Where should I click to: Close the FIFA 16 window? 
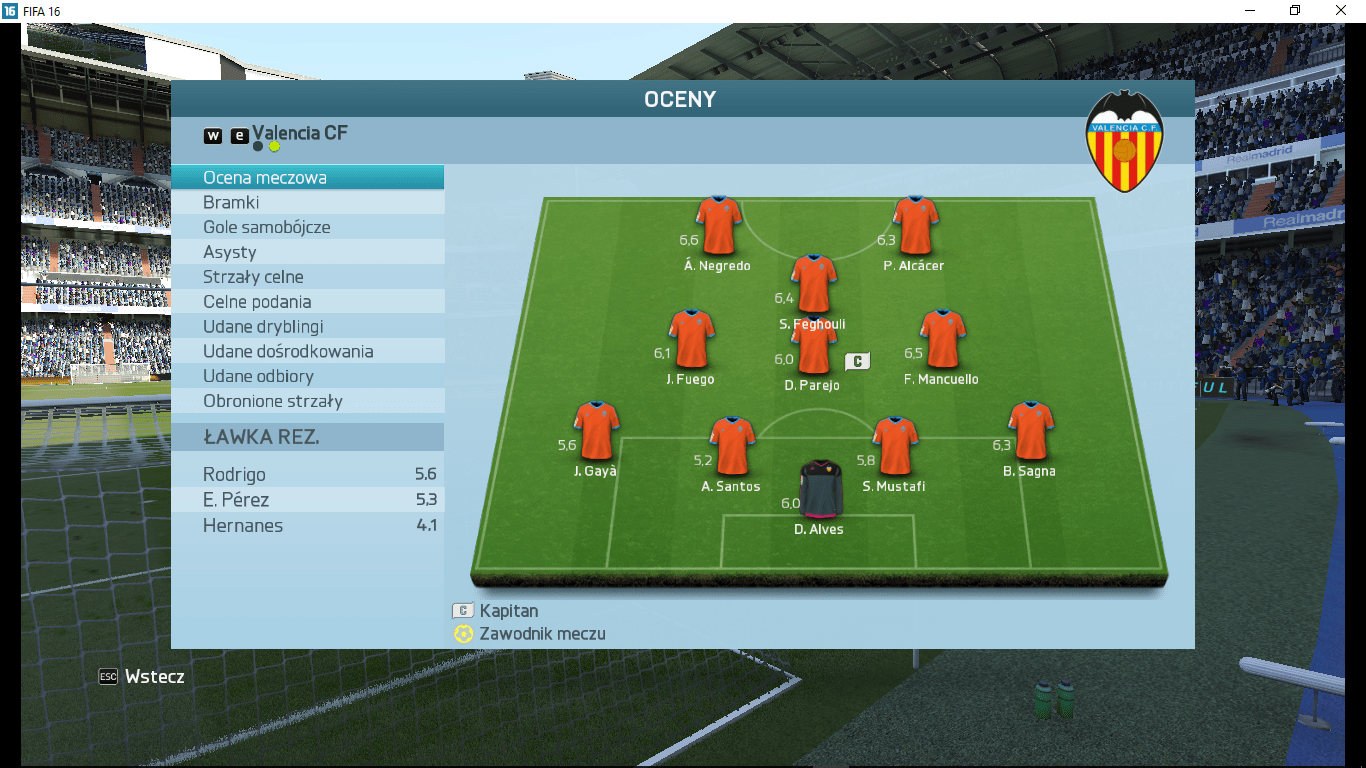(x=1341, y=10)
